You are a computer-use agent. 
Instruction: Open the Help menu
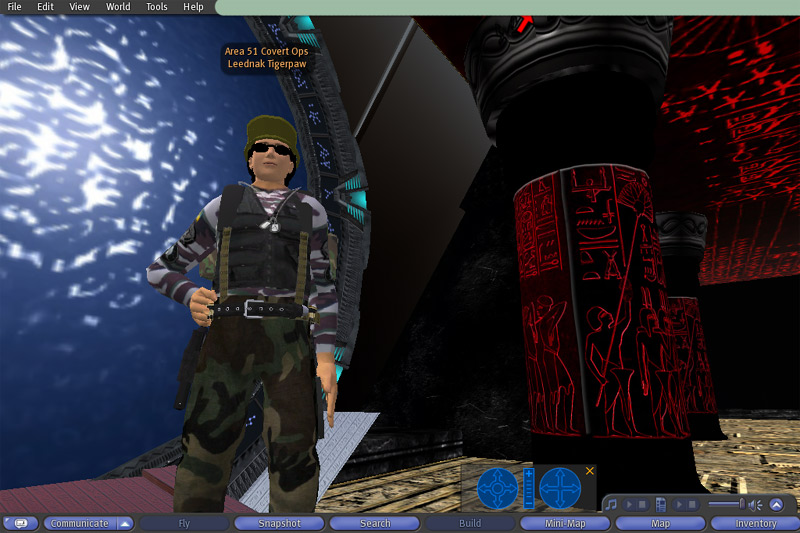193,7
